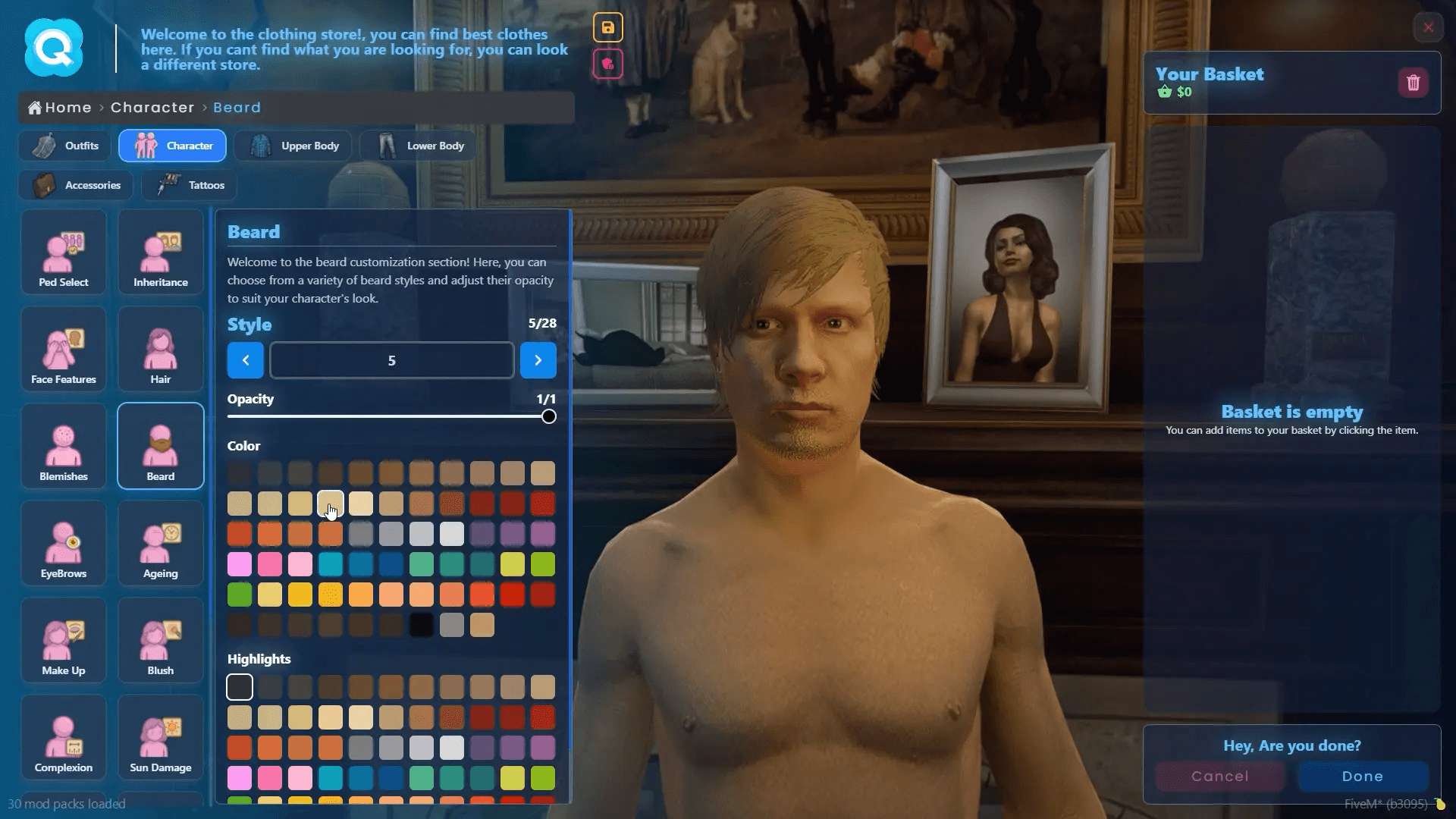The width and height of the screenshot is (1456, 819).
Task: Open the Ageing panel
Action: [160, 543]
